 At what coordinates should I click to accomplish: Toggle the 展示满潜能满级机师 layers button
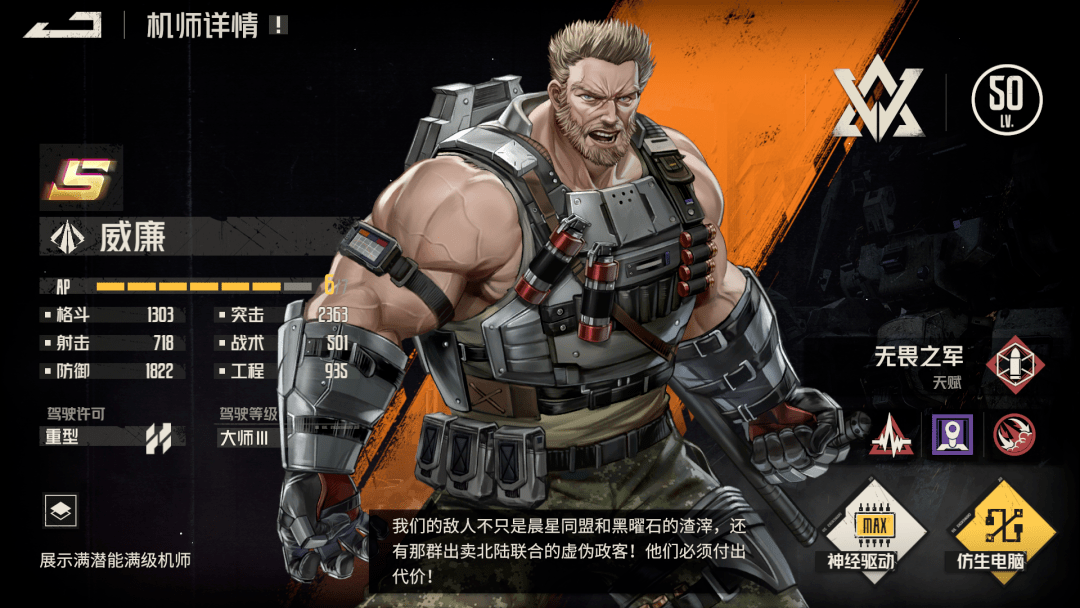point(61,511)
